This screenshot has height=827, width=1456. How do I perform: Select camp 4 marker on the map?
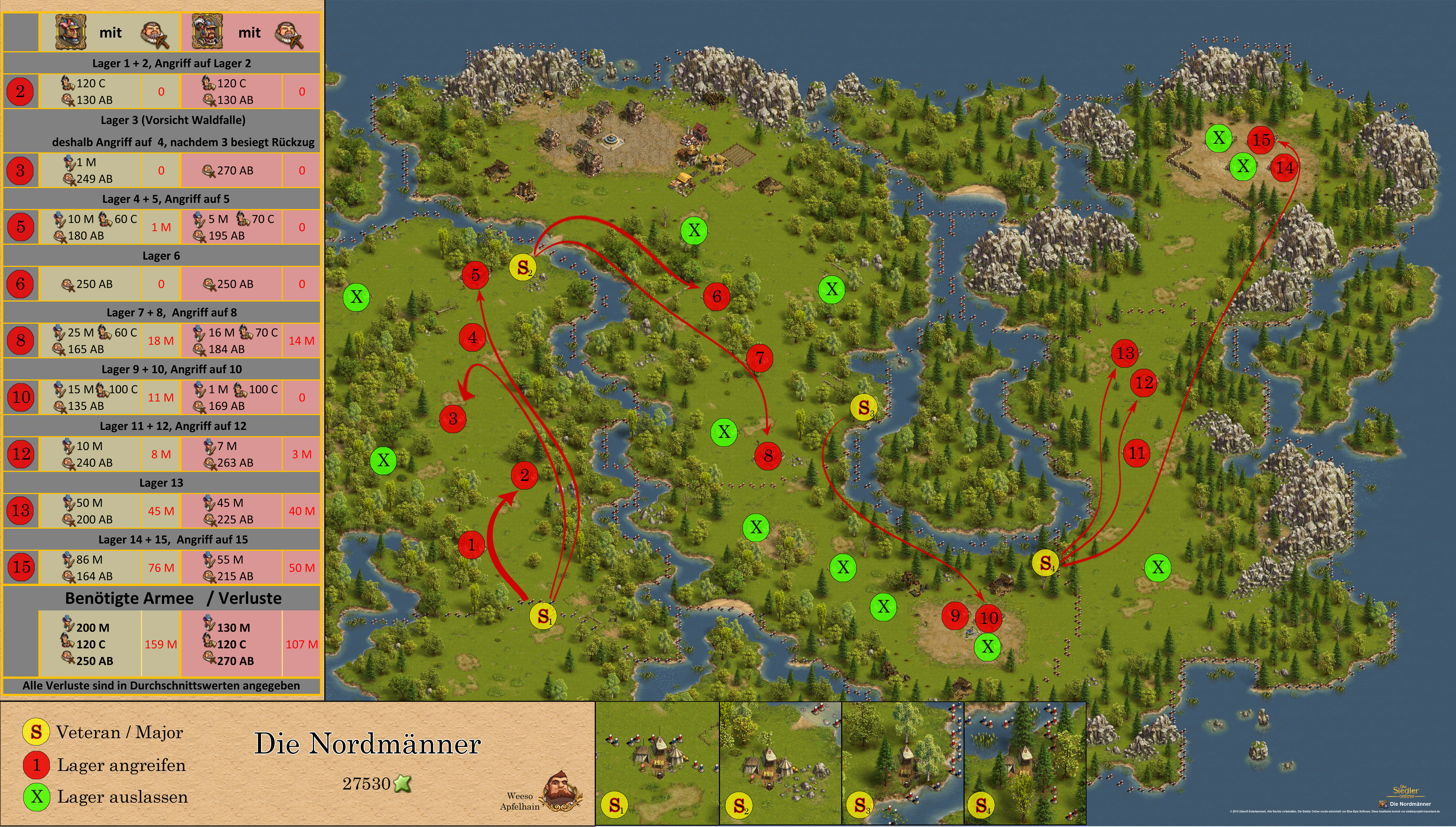pyautogui.click(x=472, y=337)
